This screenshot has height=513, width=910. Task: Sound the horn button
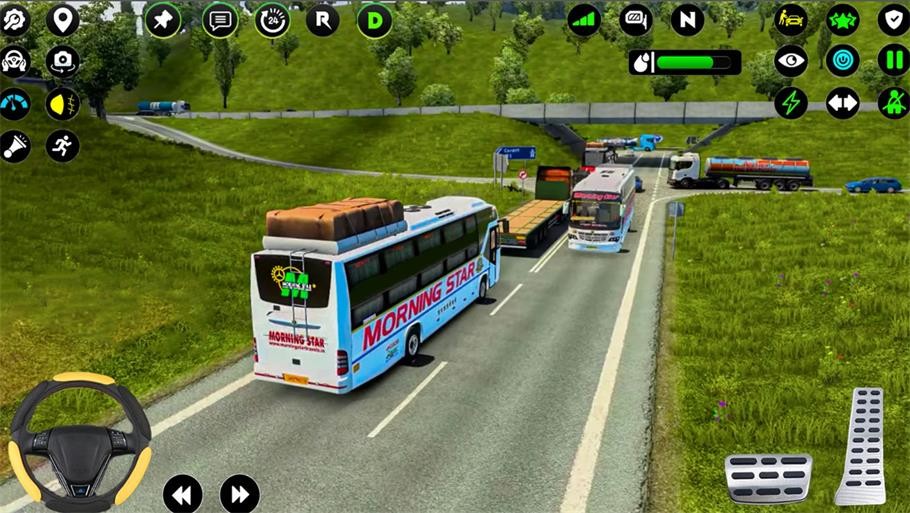(x=15, y=146)
